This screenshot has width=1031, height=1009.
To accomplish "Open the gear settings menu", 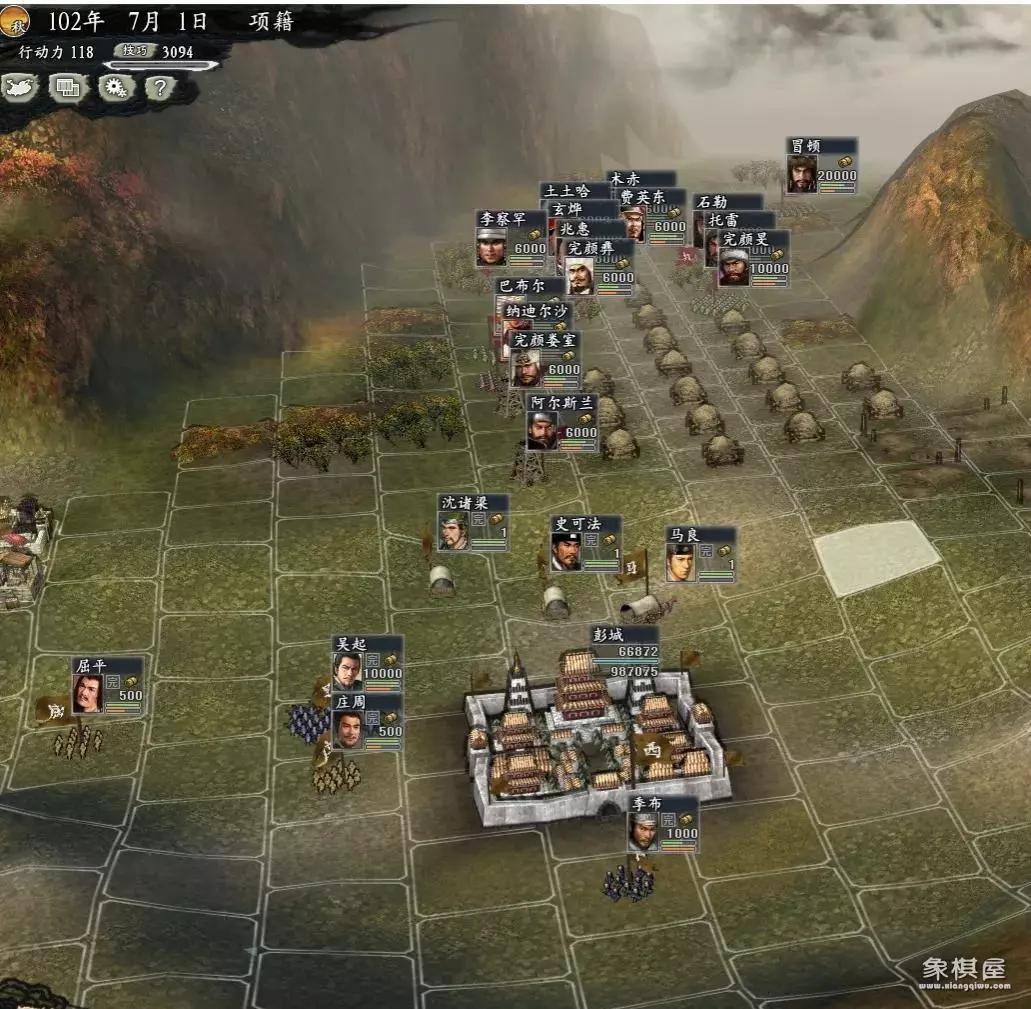I will click(116, 88).
